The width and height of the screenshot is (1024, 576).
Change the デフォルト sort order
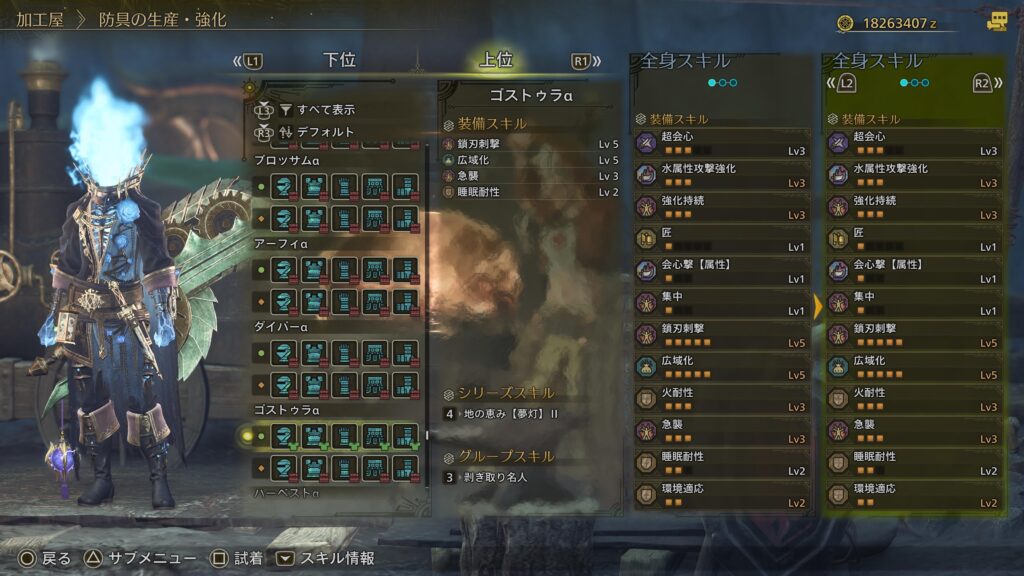point(325,131)
